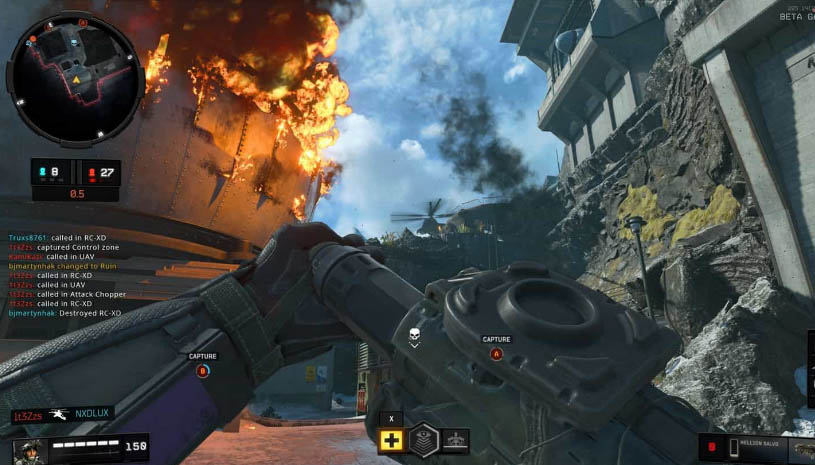Select the yellow healing cross ability
Screen dimensions: 815x465
click(x=393, y=441)
